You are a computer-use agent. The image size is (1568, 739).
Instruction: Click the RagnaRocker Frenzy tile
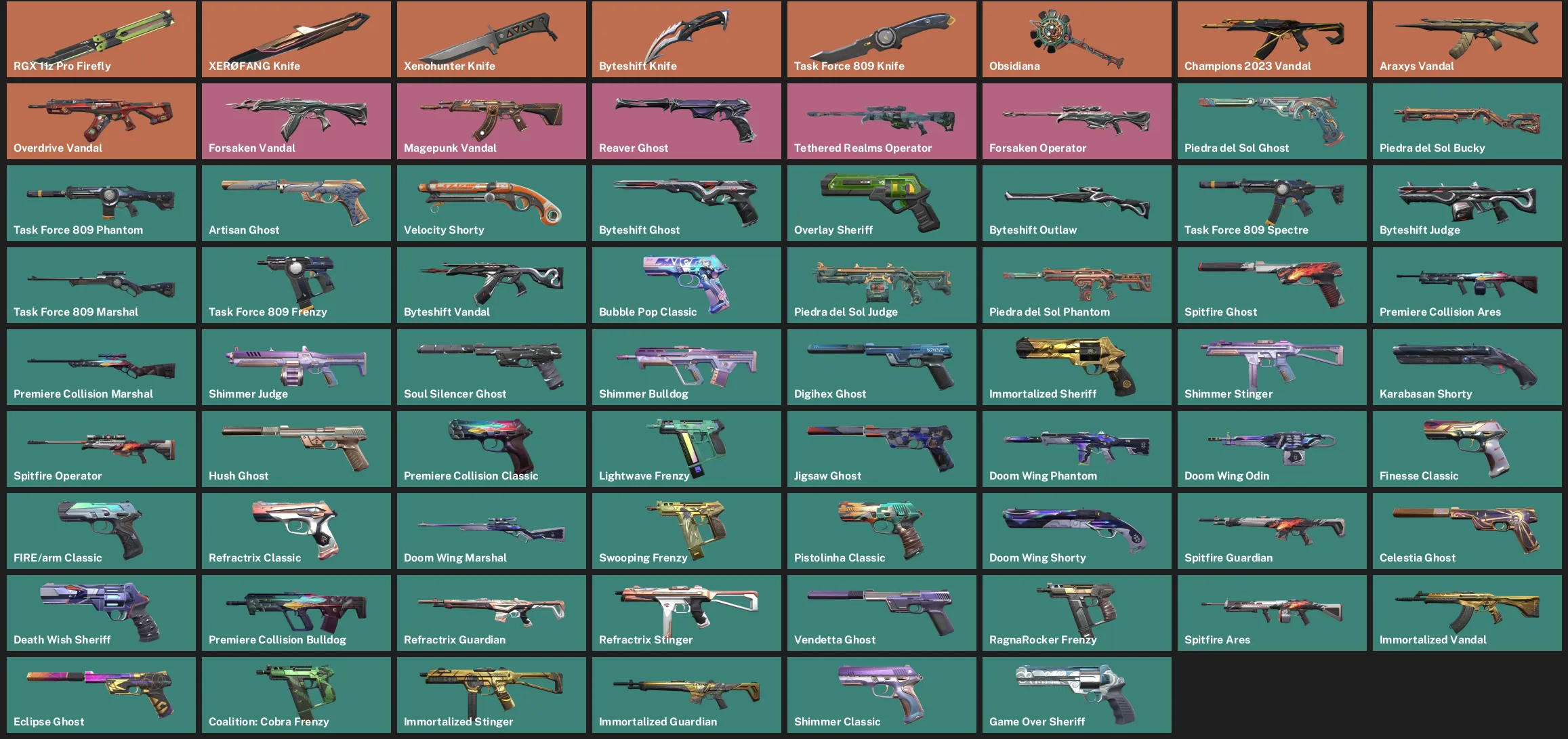point(1076,612)
